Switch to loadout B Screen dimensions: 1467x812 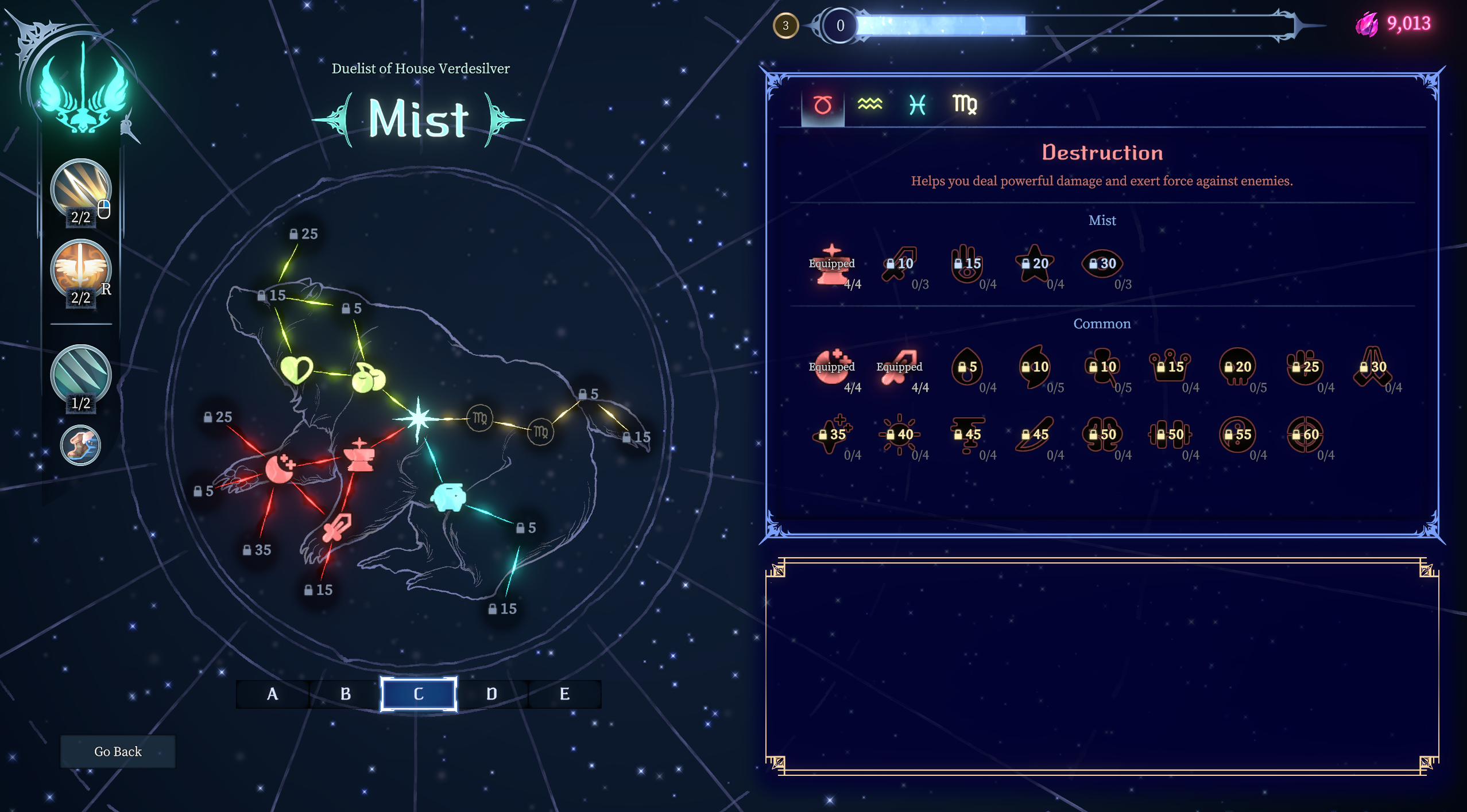coord(346,694)
